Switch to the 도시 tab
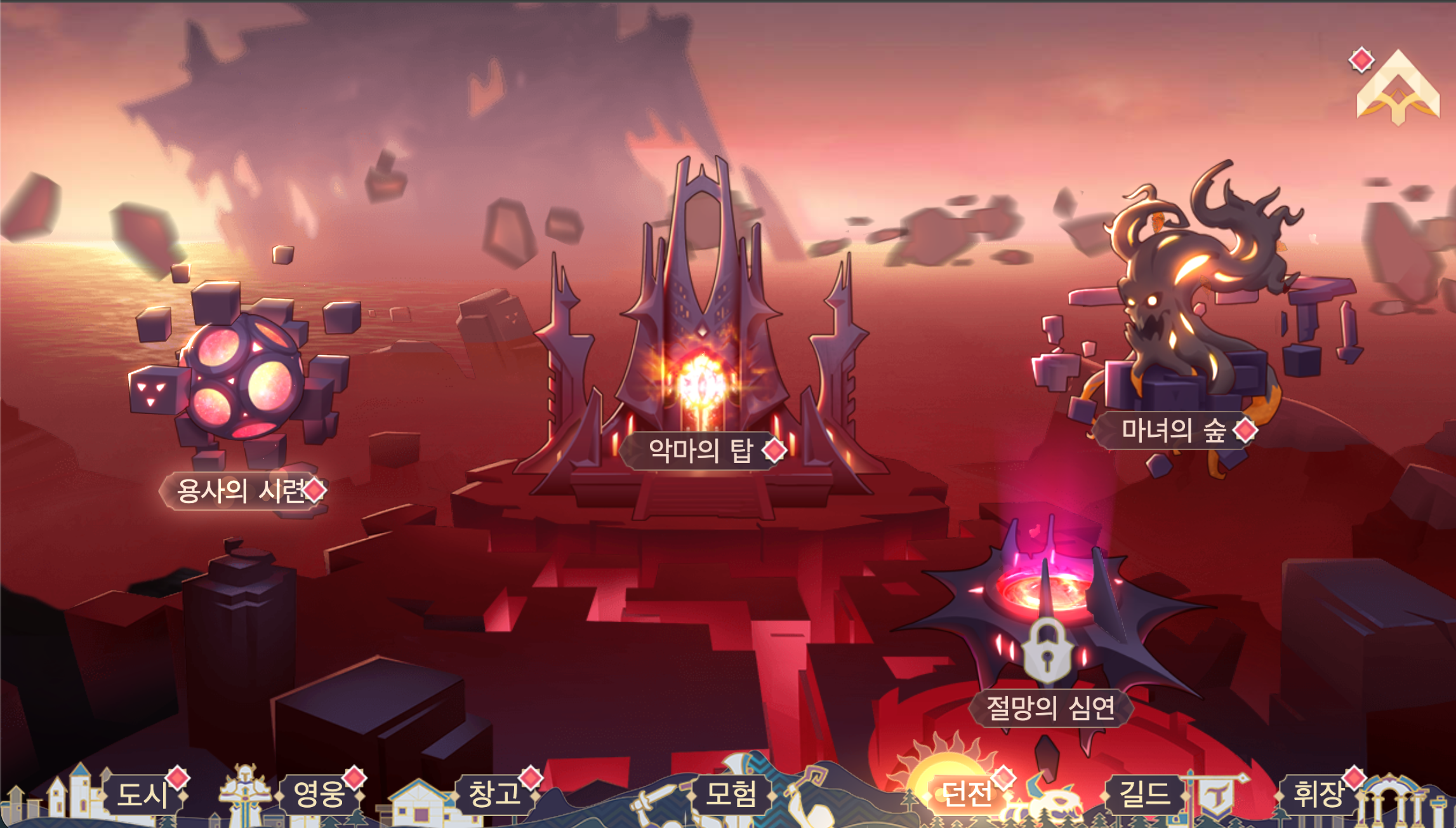Image resolution: width=1456 pixels, height=828 pixels. pos(142,794)
